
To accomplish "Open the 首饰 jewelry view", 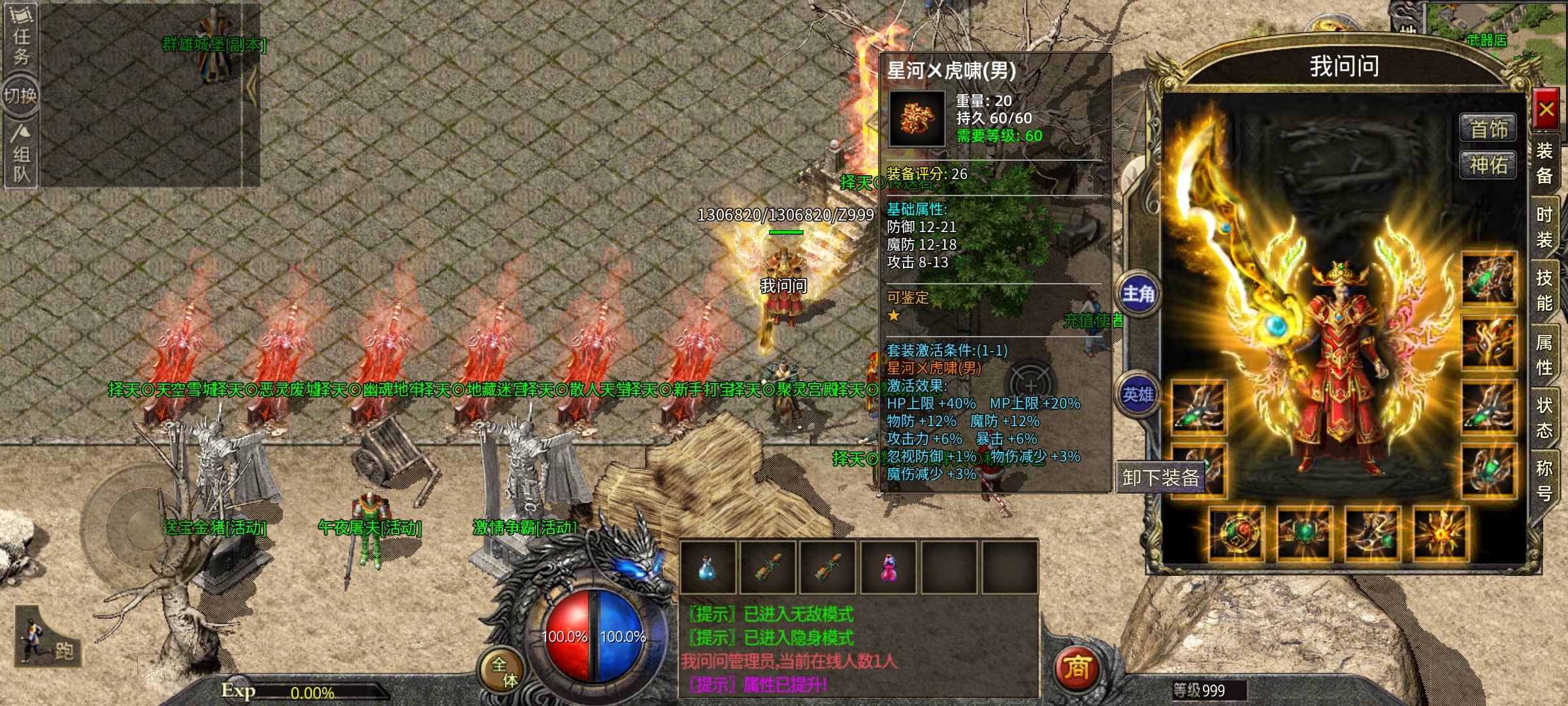I will pos(1488,129).
